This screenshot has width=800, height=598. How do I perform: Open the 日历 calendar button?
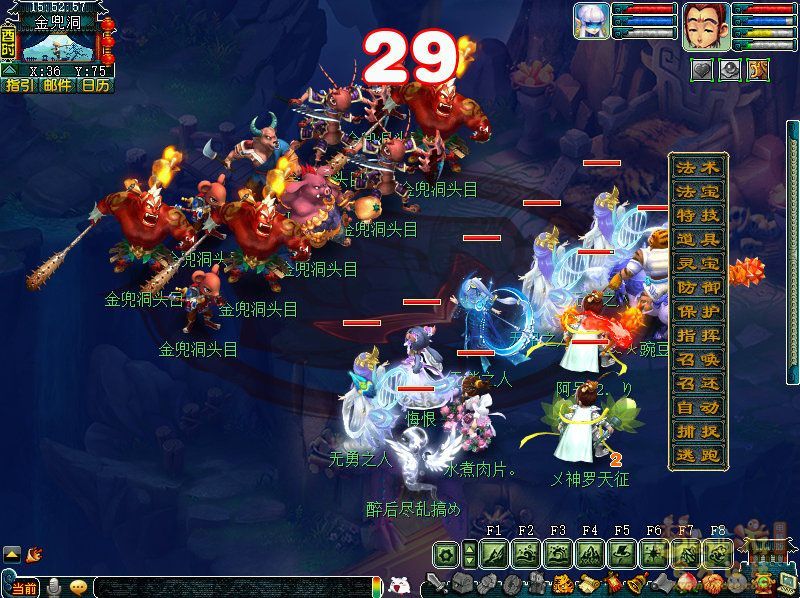click(x=95, y=85)
